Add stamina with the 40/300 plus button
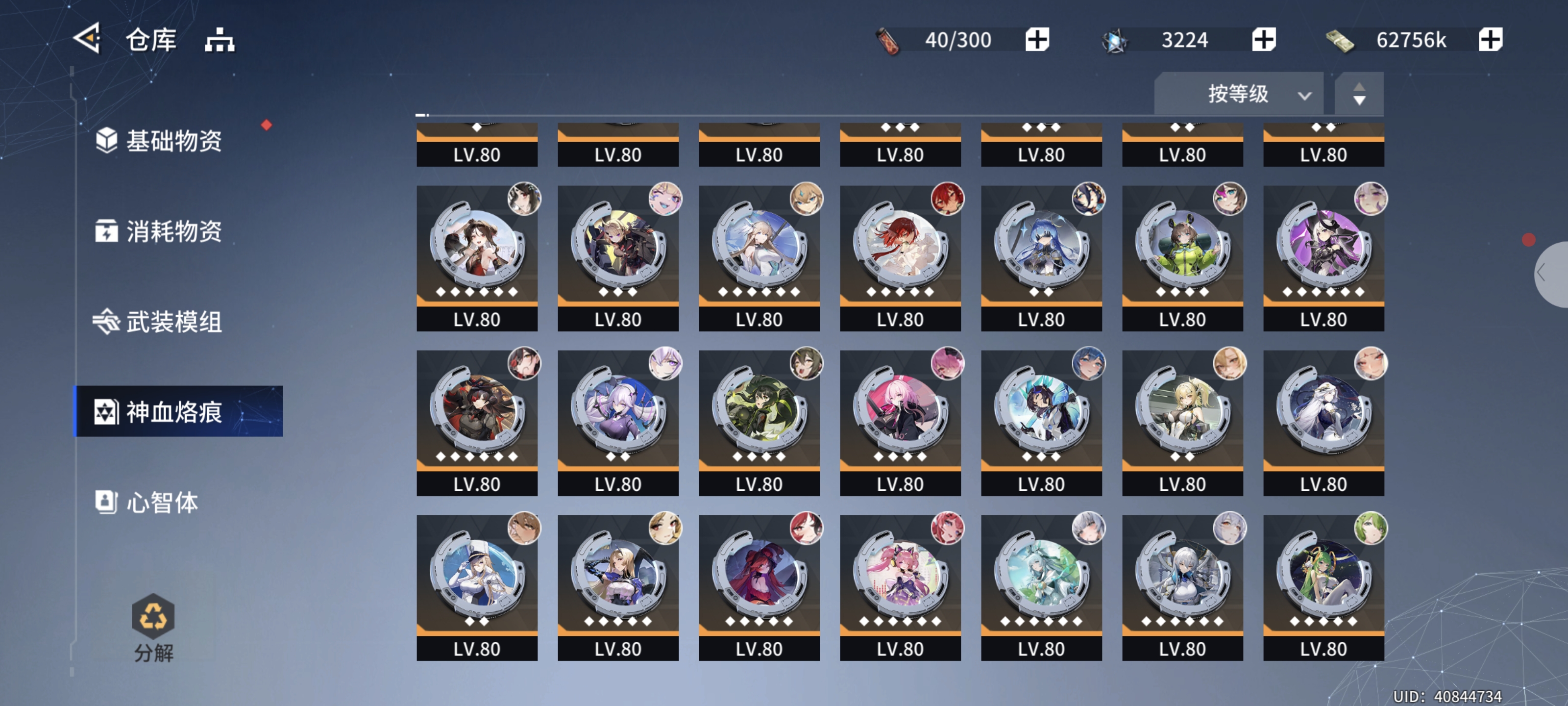Image resolution: width=1568 pixels, height=706 pixels. [1037, 40]
